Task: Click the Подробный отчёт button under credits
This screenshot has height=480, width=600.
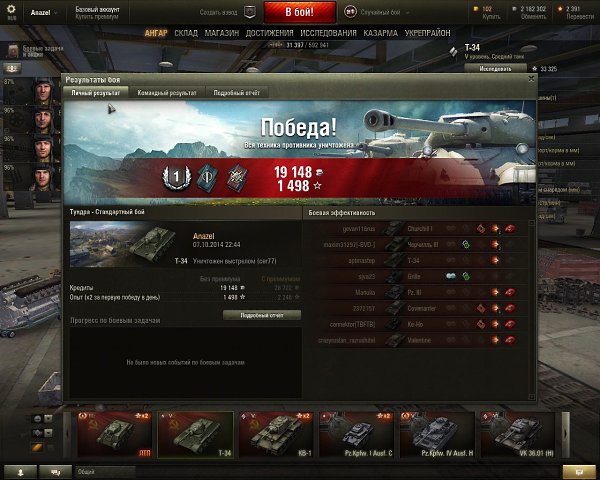Action: click(260, 314)
